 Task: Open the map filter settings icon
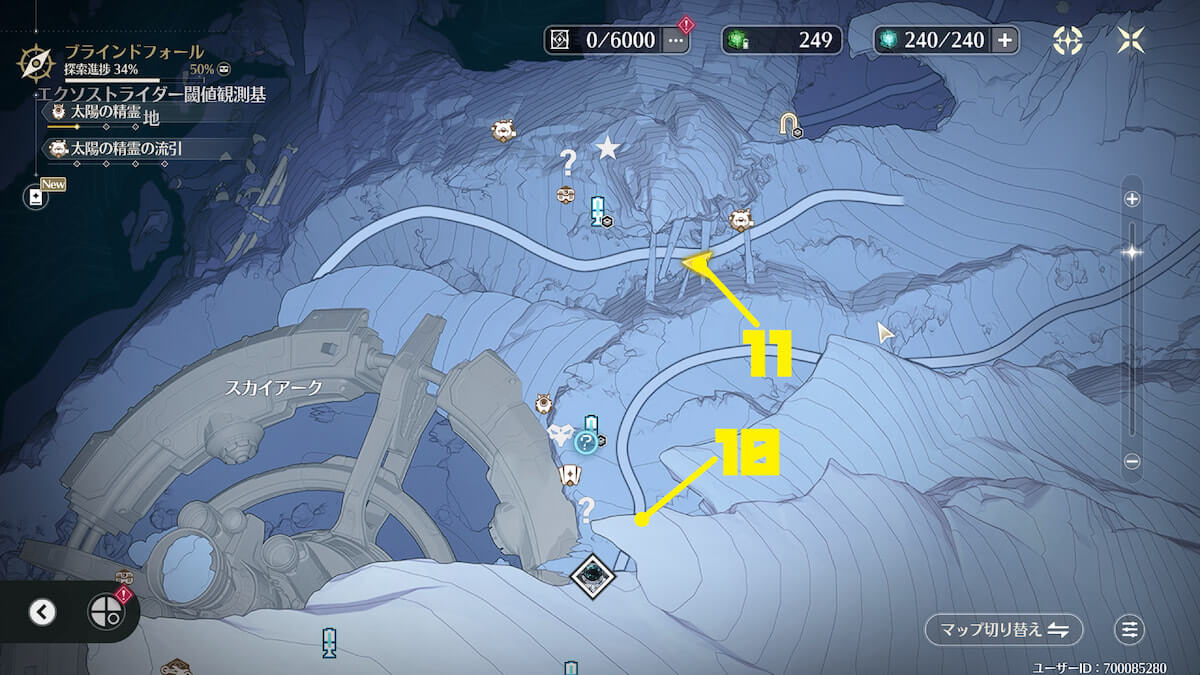pyautogui.click(x=1129, y=629)
